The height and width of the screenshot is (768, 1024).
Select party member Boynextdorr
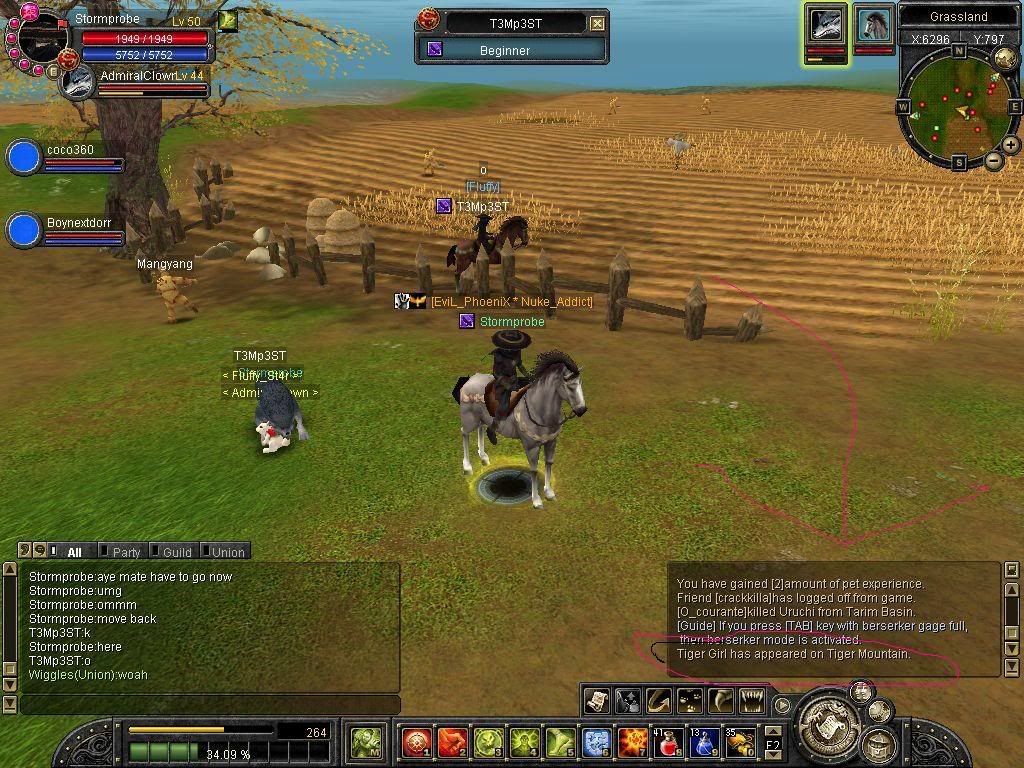(x=23, y=230)
